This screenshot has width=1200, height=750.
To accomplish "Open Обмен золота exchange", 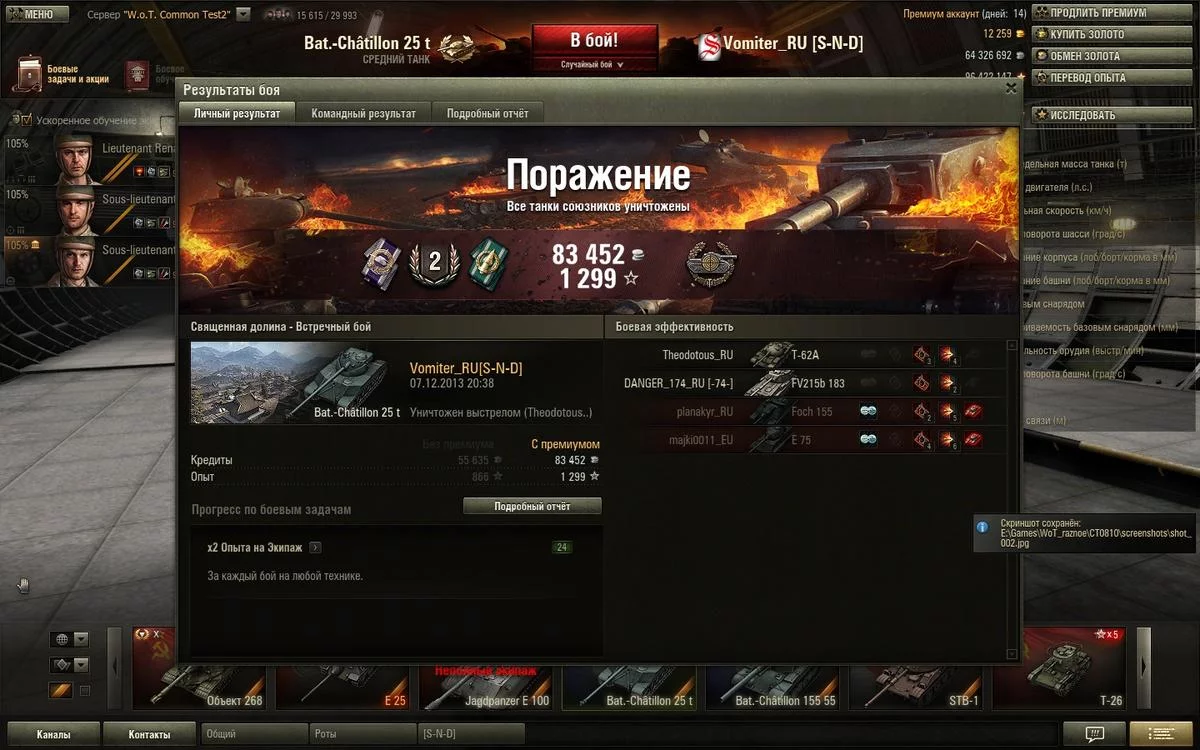I will 1085,56.
